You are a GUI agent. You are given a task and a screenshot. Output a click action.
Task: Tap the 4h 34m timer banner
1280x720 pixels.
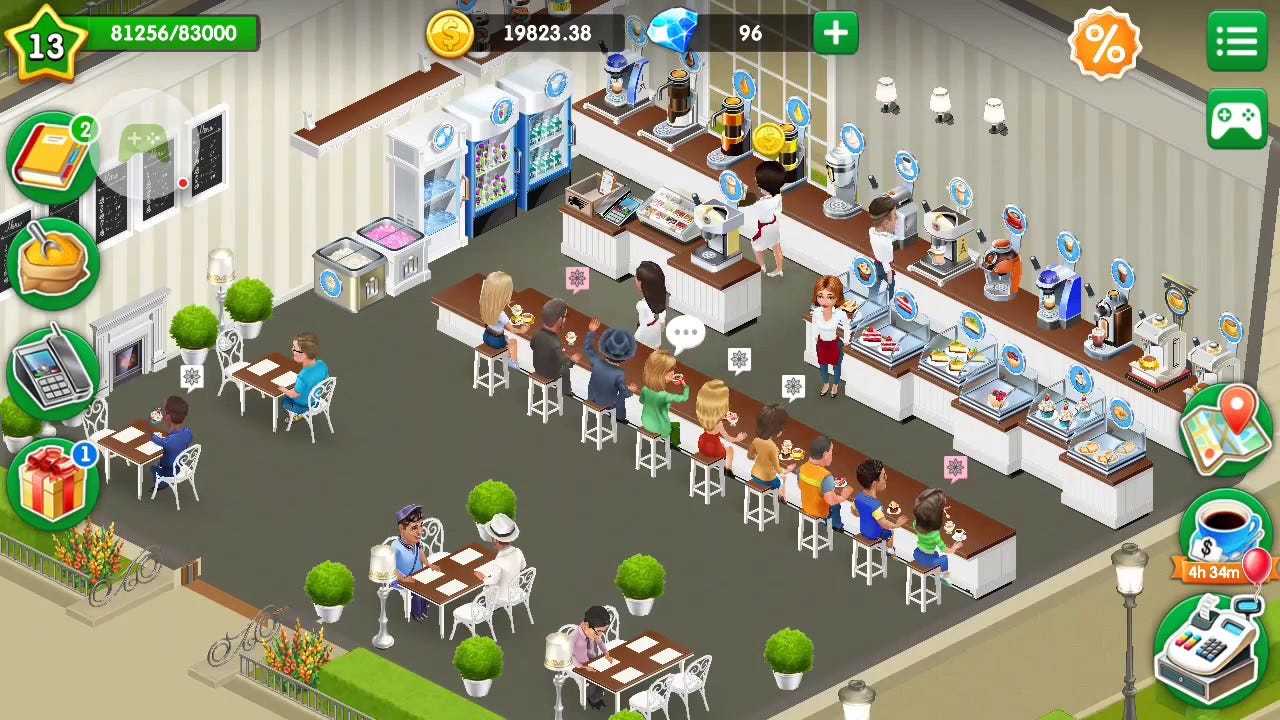tap(1214, 571)
